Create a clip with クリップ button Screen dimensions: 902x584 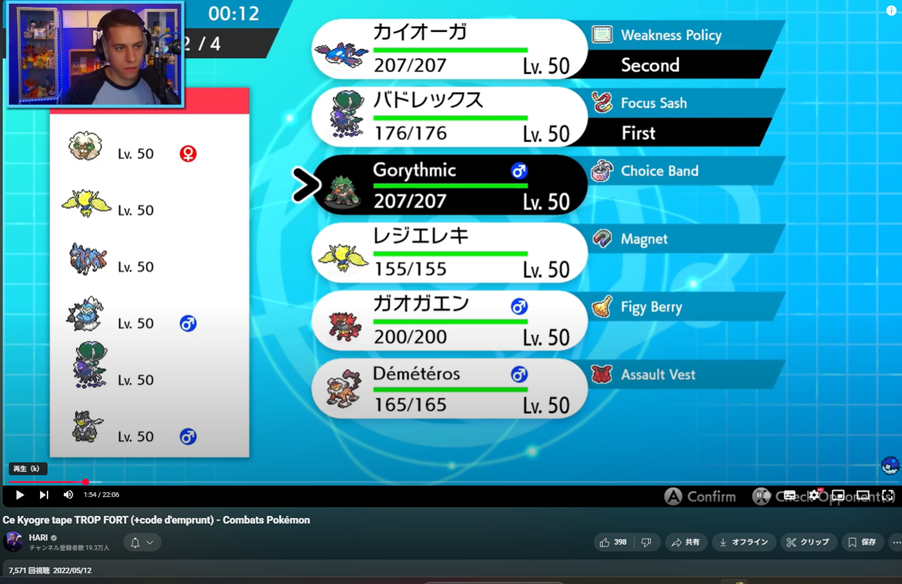click(807, 542)
